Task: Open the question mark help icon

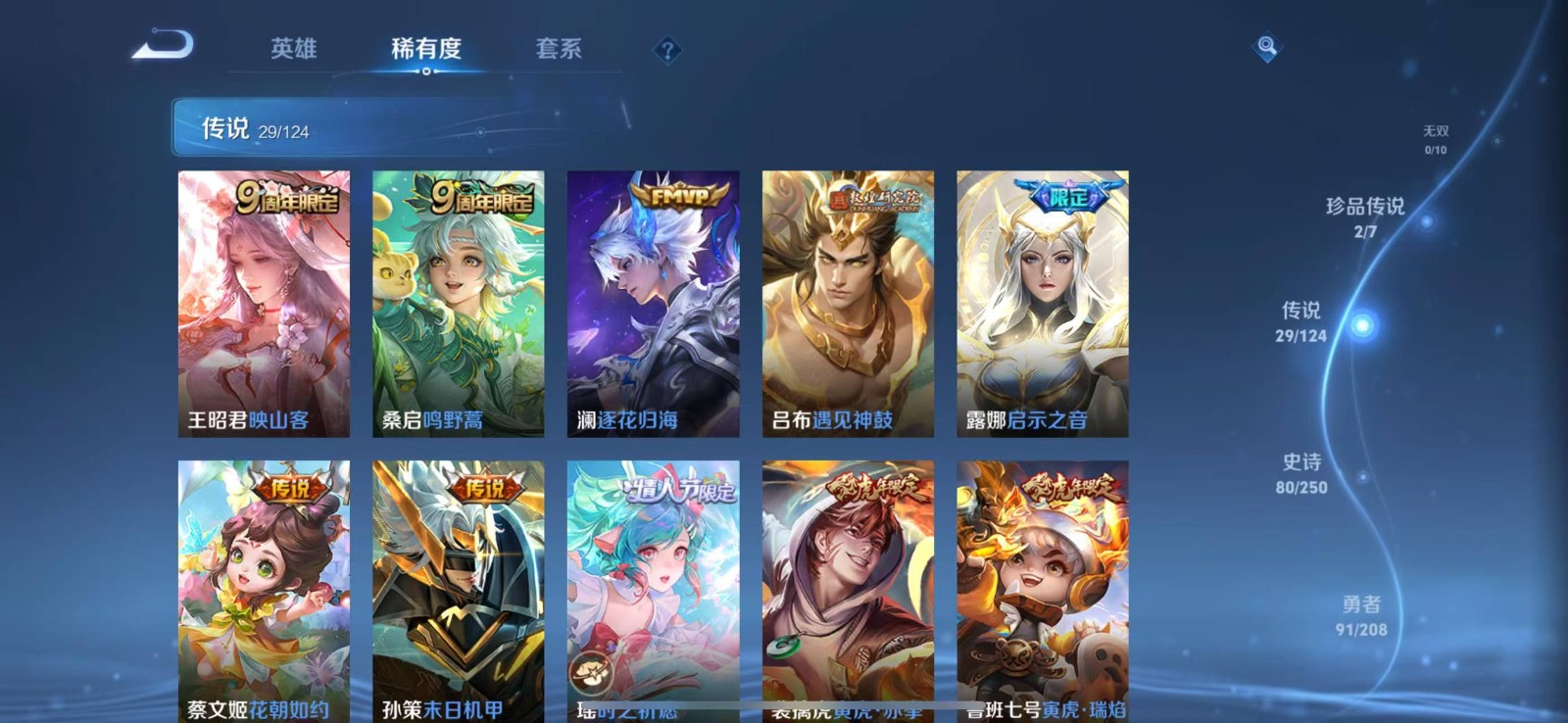Action: 667,50
